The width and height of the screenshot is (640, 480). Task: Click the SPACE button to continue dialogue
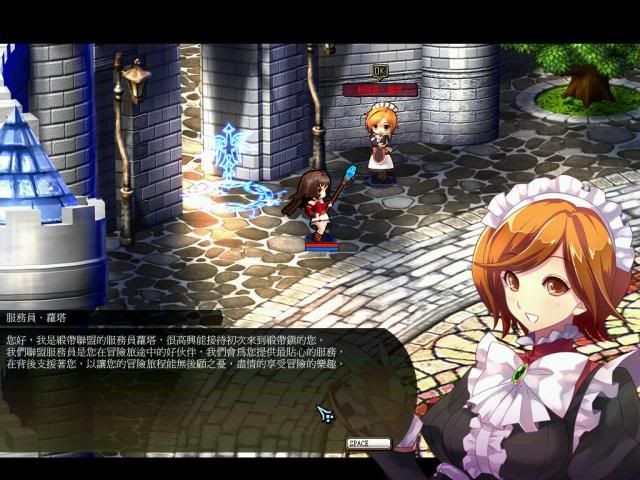[368, 443]
